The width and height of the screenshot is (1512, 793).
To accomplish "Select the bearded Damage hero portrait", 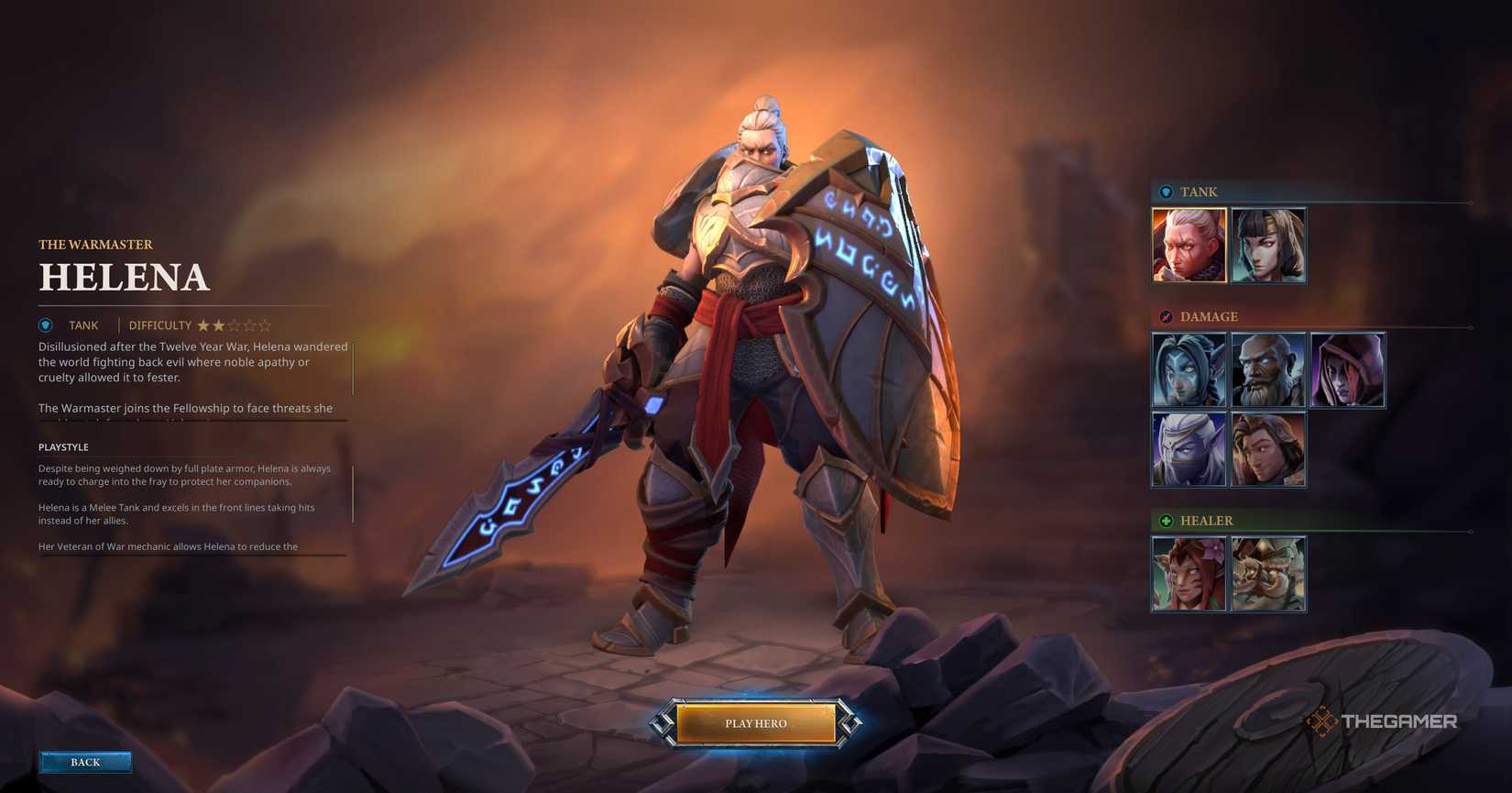I will [1268, 369].
